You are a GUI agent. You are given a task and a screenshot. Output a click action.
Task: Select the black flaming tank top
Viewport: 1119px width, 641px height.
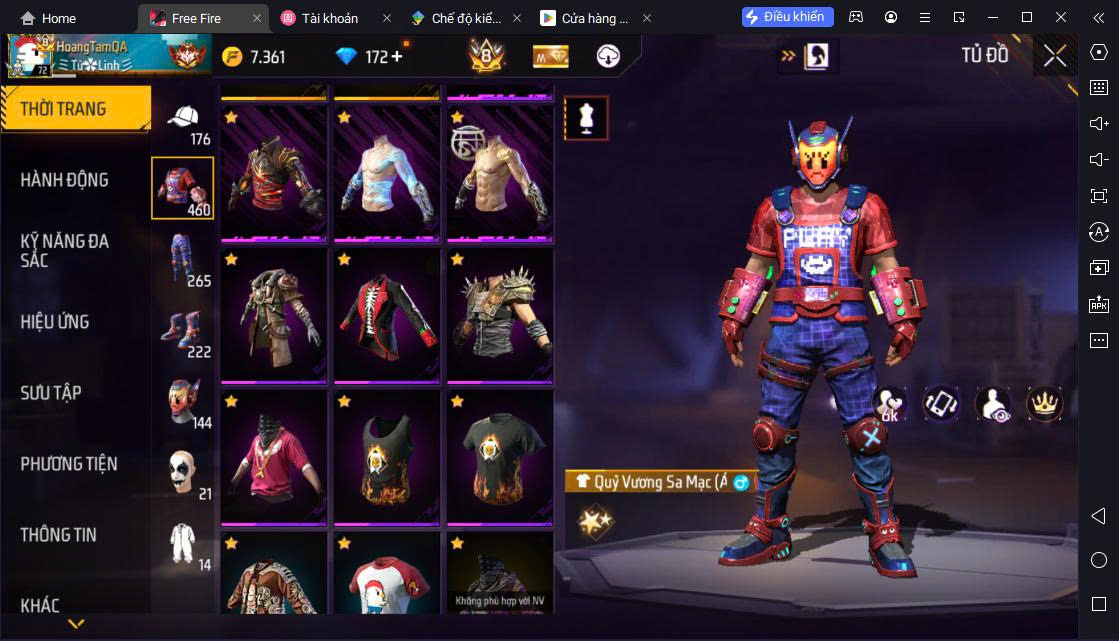click(x=385, y=456)
